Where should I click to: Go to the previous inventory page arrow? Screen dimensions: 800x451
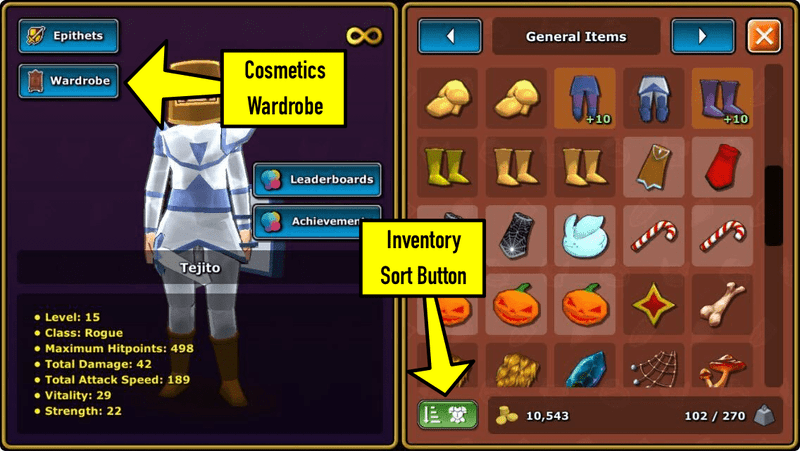point(450,37)
